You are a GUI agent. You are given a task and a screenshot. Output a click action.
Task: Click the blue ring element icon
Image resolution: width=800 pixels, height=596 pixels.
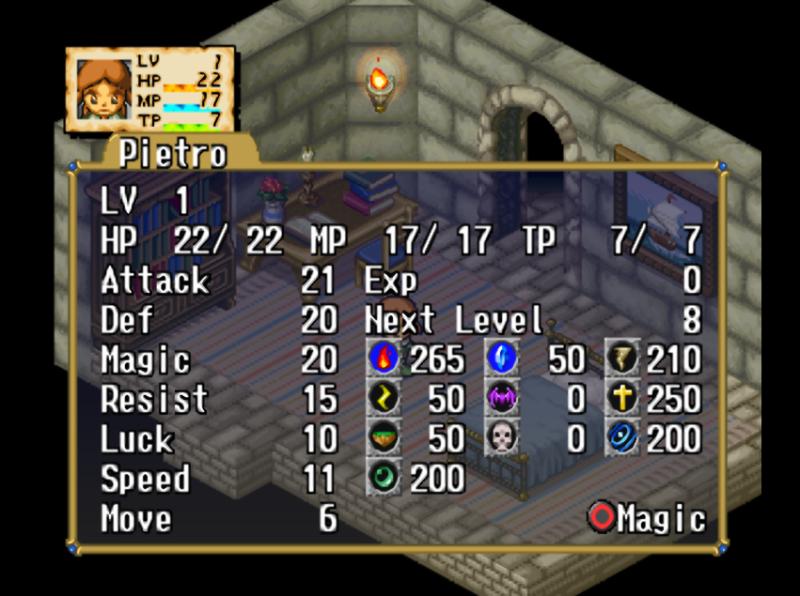pyautogui.click(x=622, y=438)
